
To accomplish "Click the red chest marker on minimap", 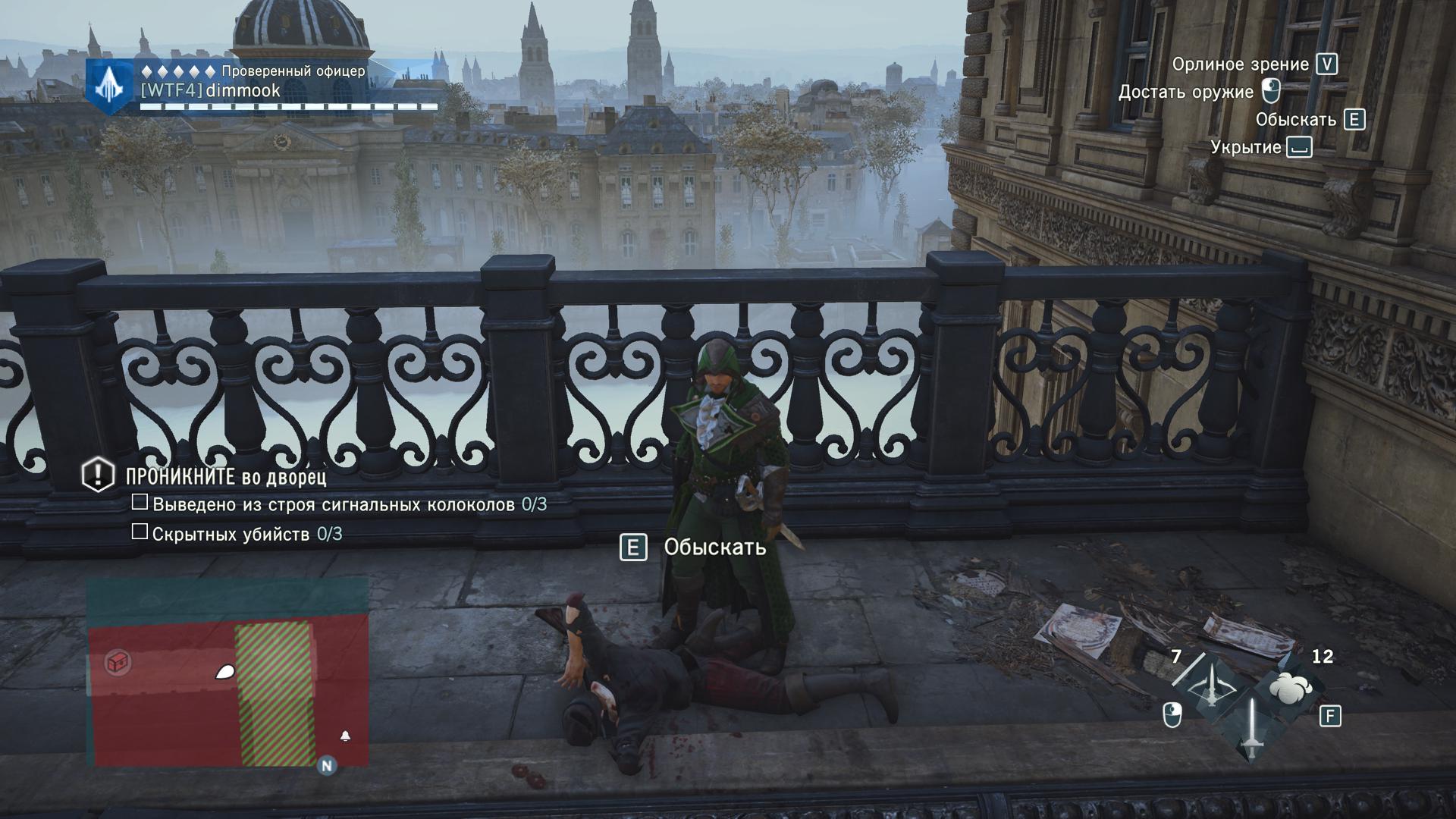I will [x=118, y=662].
